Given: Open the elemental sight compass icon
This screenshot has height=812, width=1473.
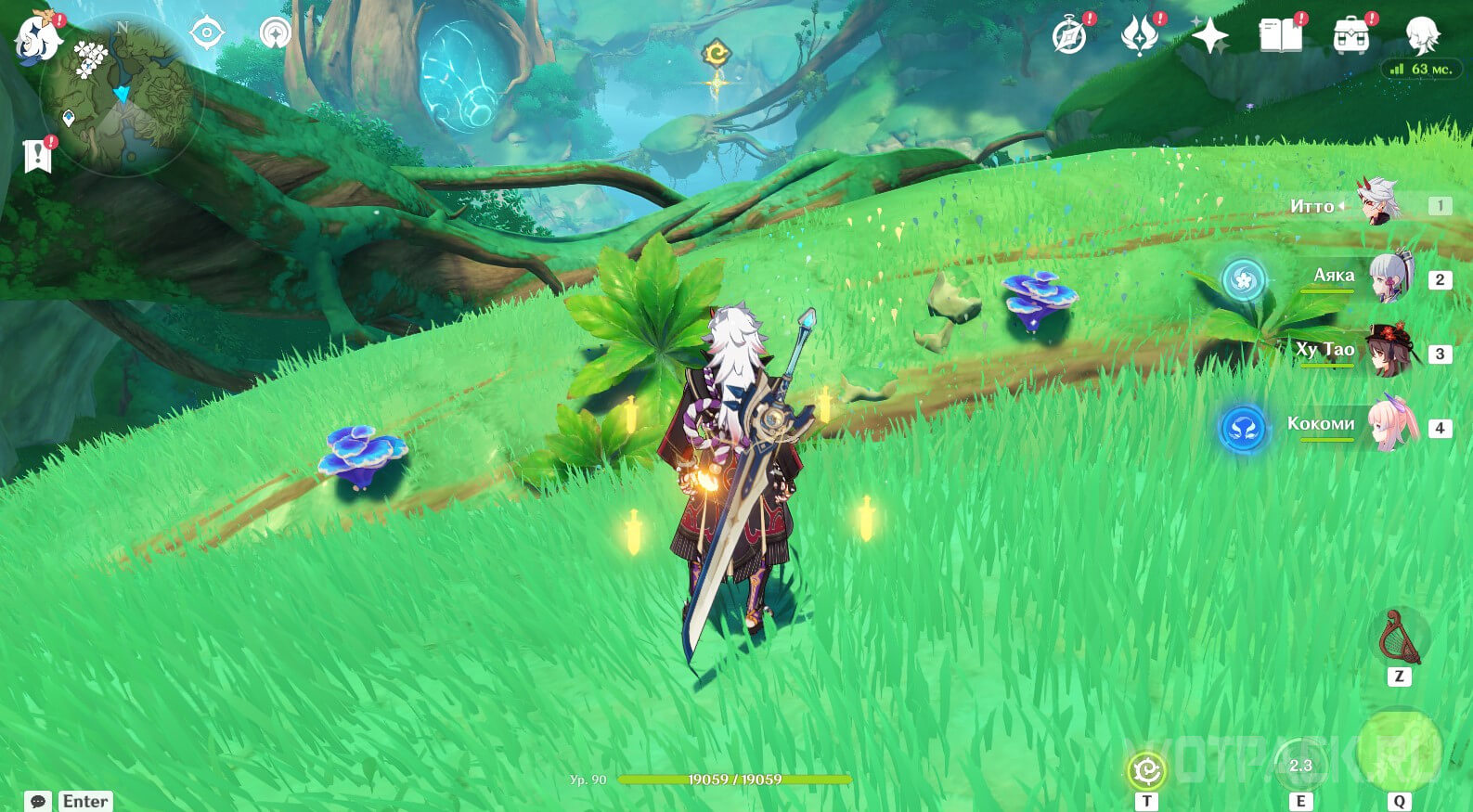Looking at the screenshot, I should tap(275, 33).
